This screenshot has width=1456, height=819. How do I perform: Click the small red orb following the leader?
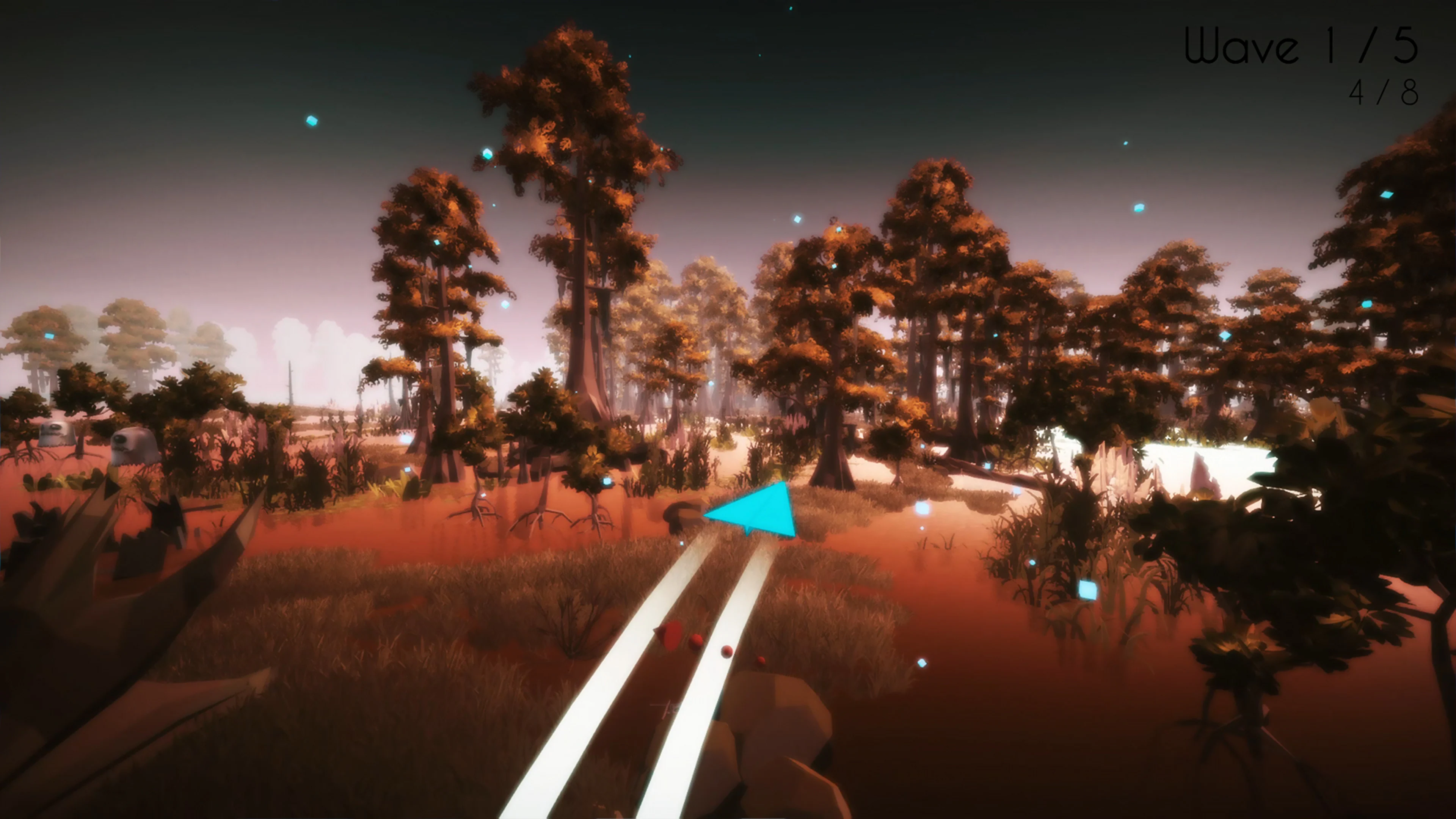[x=697, y=642]
